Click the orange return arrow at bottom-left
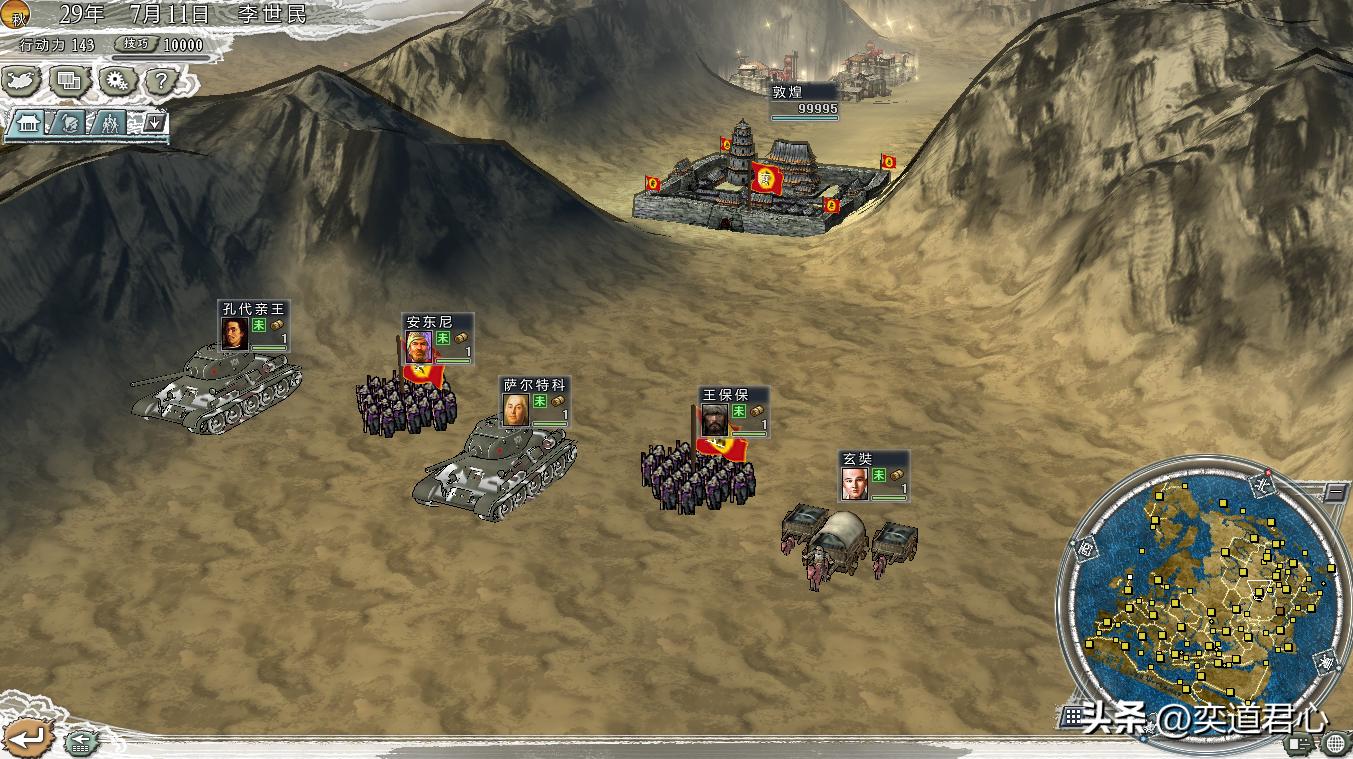This screenshot has width=1353, height=759. point(26,738)
